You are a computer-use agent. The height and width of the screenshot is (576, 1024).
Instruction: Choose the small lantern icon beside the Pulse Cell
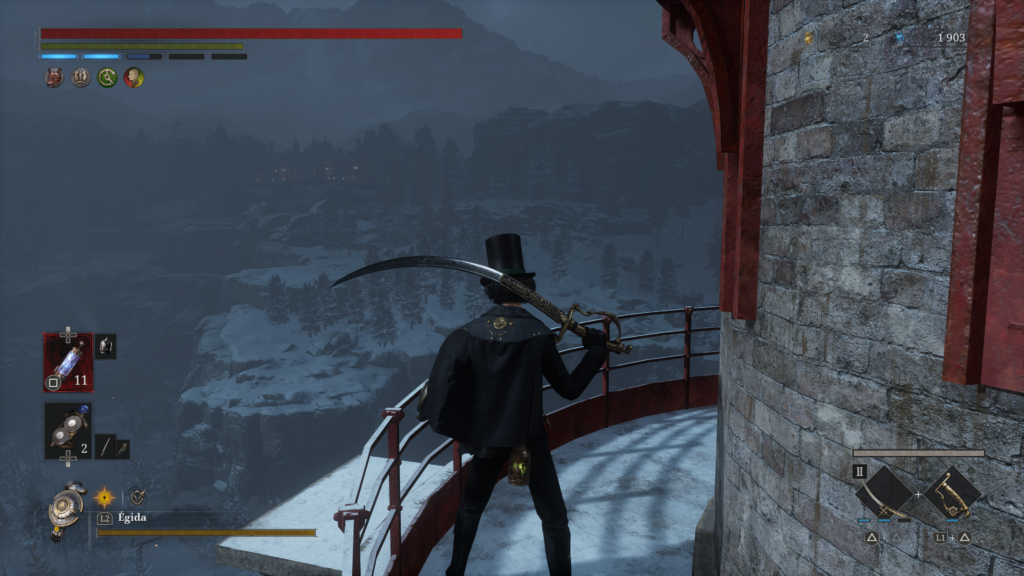click(105, 346)
